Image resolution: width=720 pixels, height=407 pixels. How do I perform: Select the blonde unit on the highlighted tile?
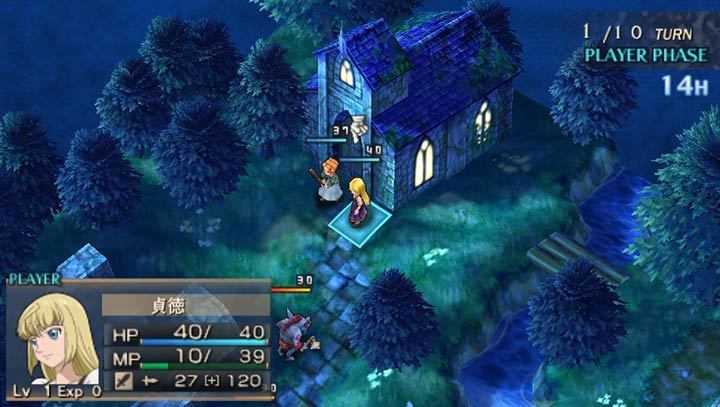pos(357,203)
